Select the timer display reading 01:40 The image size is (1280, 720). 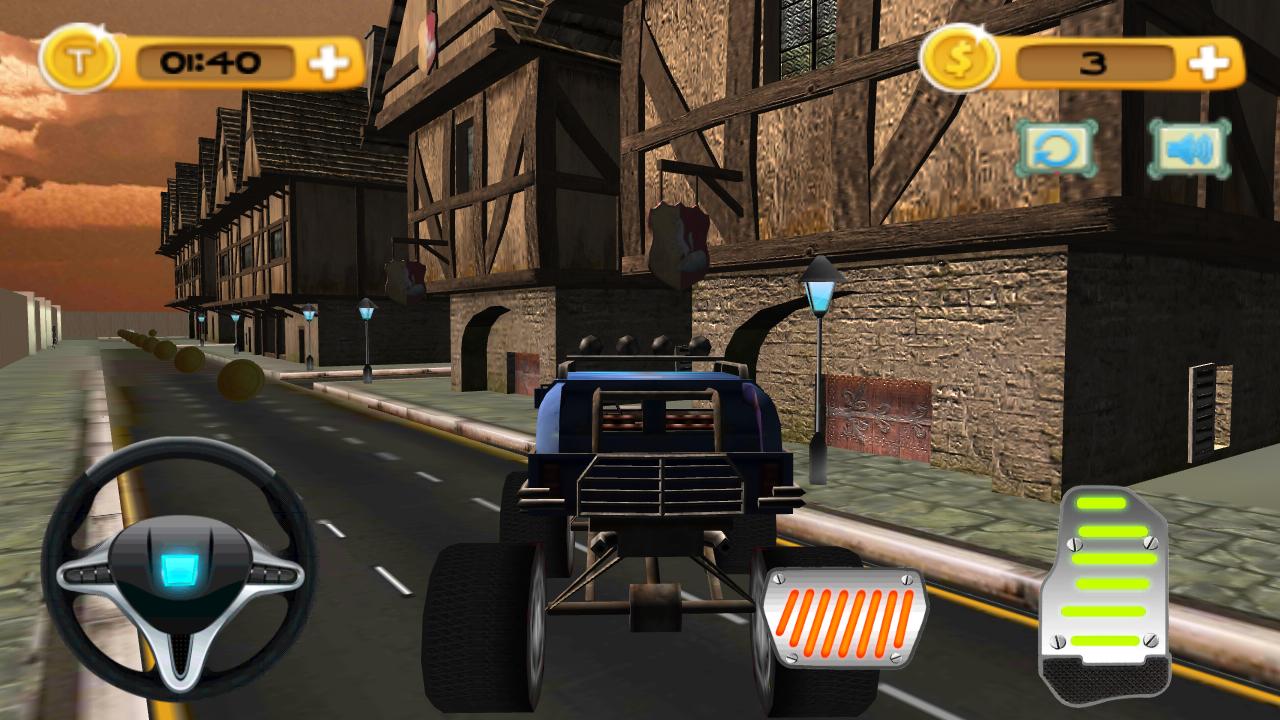tap(212, 60)
